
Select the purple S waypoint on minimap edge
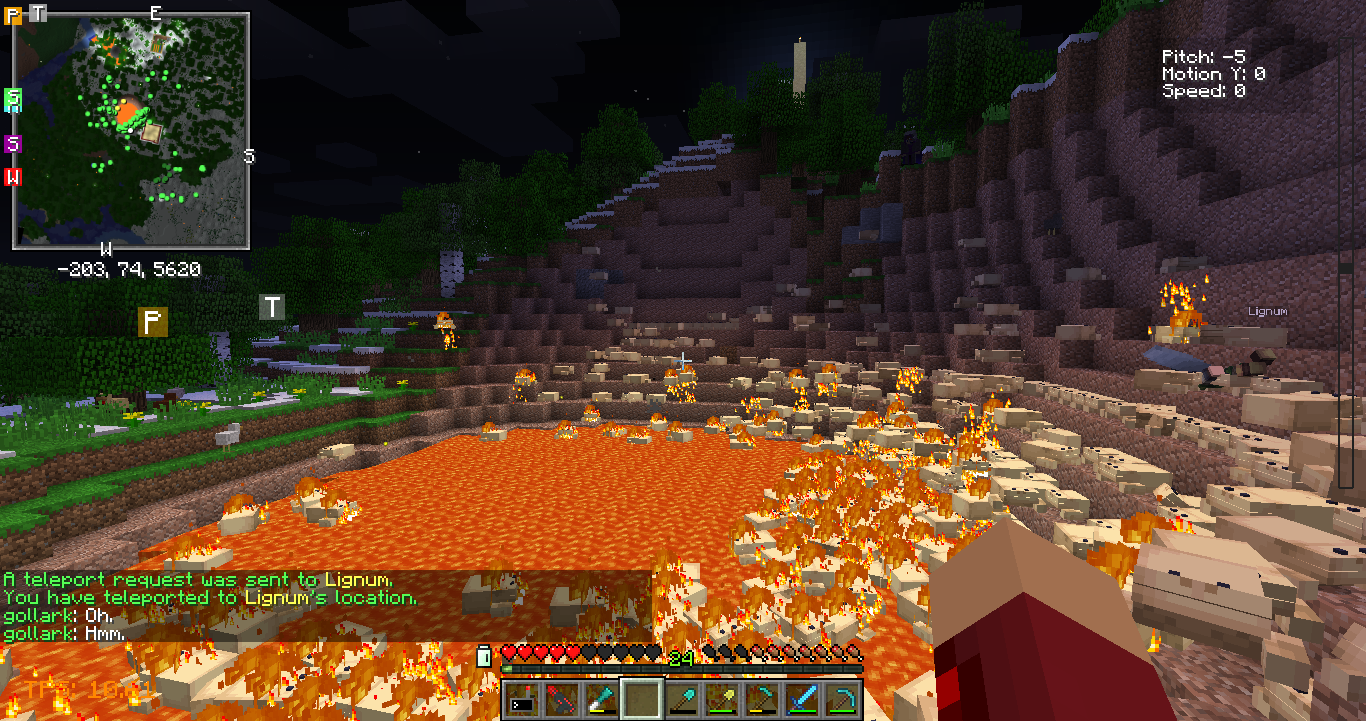(x=13, y=143)
